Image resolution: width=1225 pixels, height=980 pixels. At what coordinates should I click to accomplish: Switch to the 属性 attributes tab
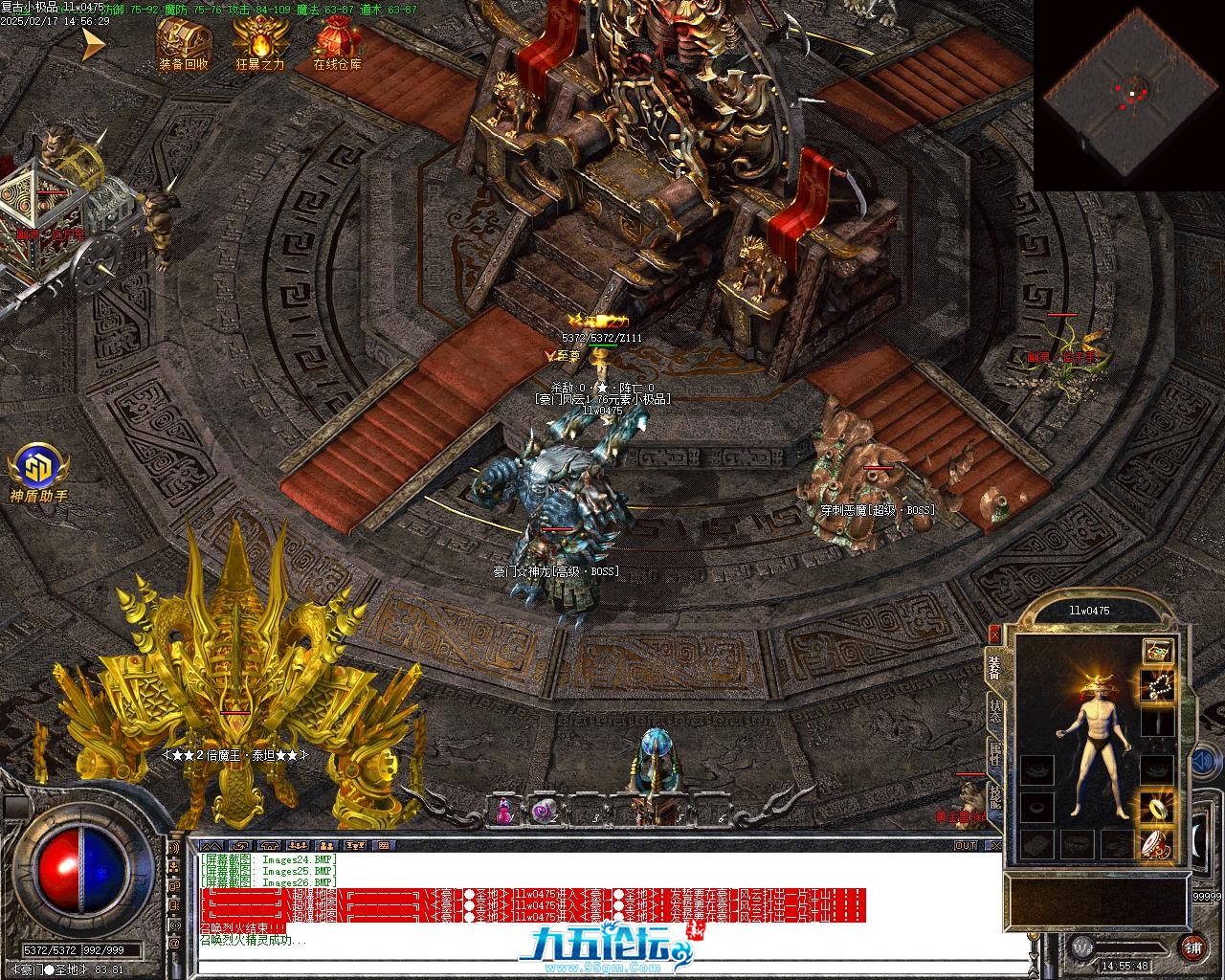[x=995, y=753]
